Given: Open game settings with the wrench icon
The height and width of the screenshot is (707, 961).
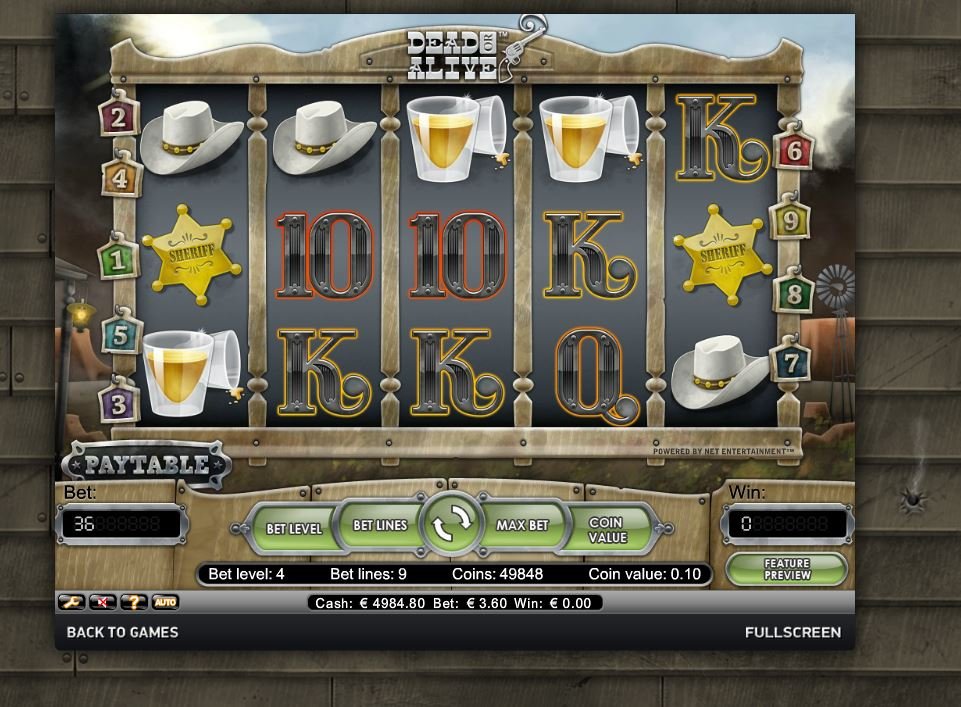Looking at the screenshot, I should (70, 602).
